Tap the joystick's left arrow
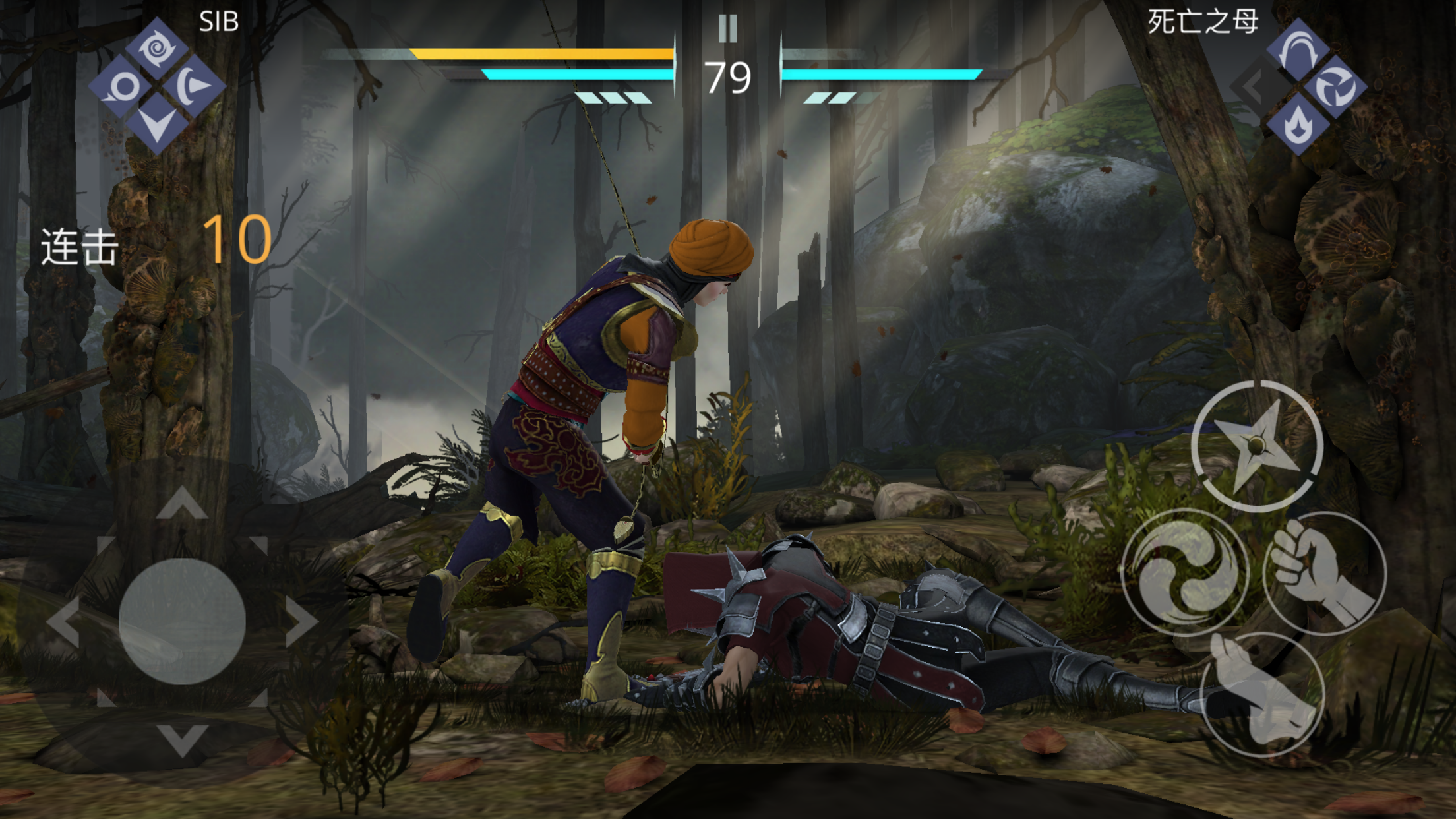Screen dimensions: 1456x819 click(64, 621)
